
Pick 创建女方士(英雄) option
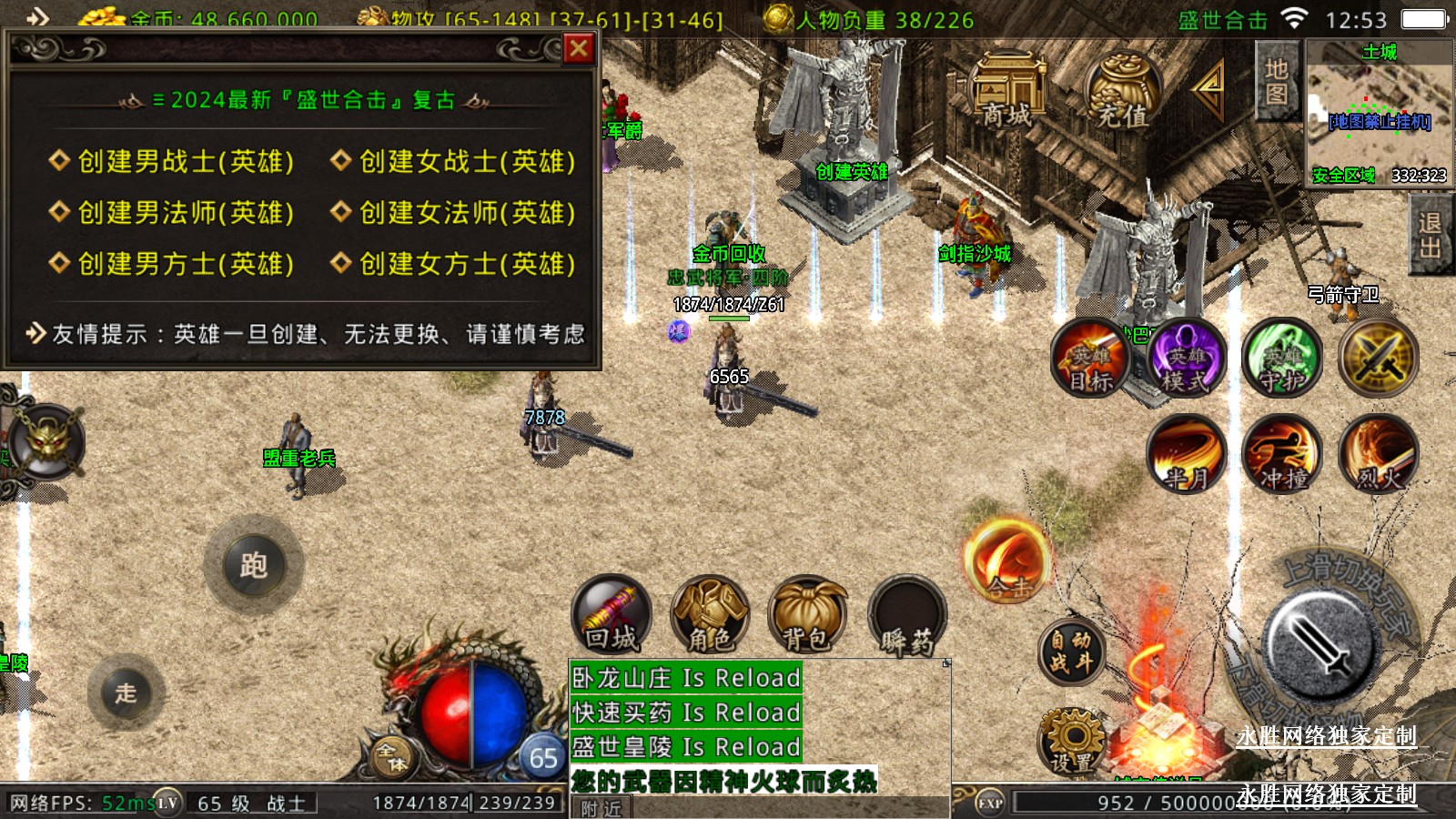click(x=454, y=264)
